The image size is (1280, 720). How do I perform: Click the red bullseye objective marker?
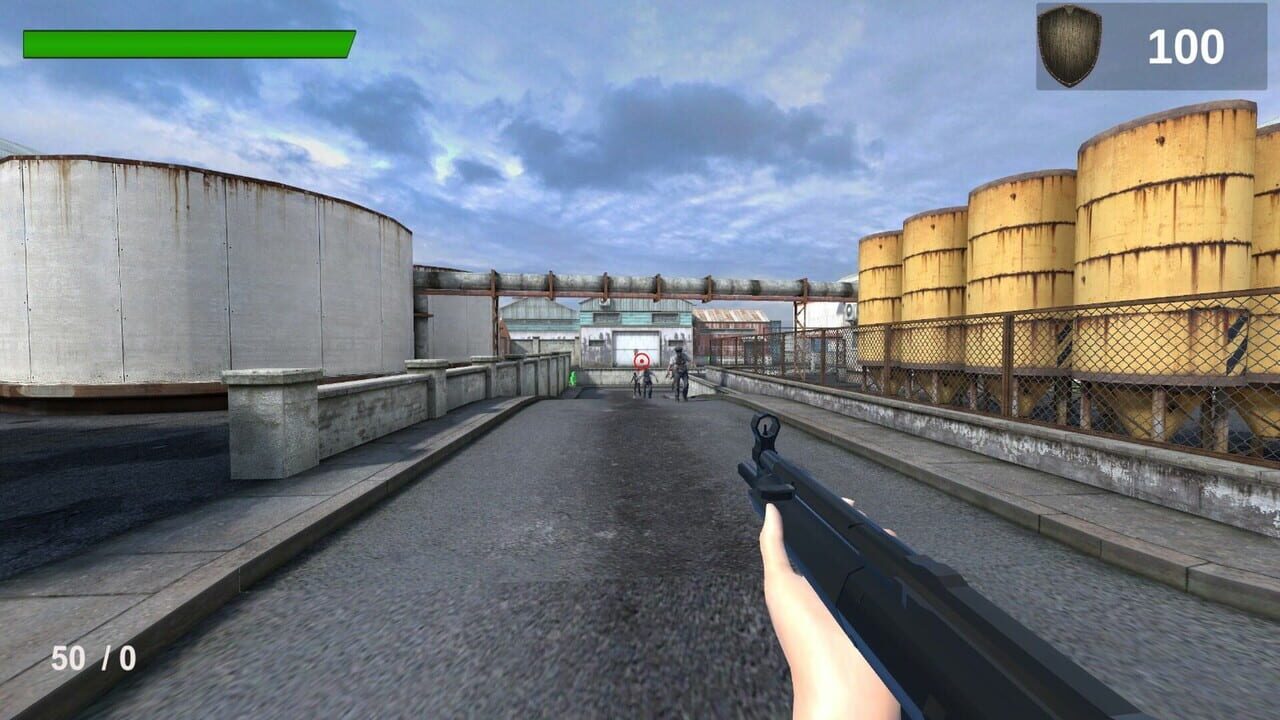coord(642,361)
